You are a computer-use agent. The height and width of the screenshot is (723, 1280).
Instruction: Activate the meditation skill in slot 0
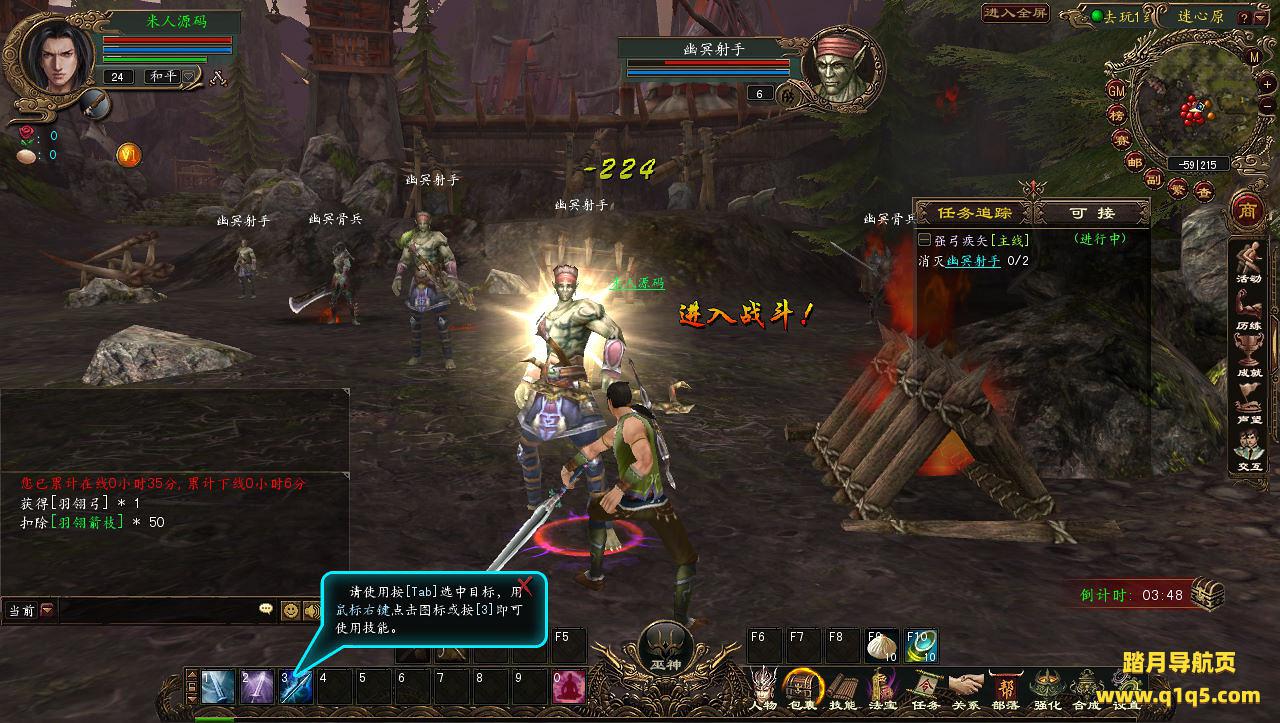point(569,686)
